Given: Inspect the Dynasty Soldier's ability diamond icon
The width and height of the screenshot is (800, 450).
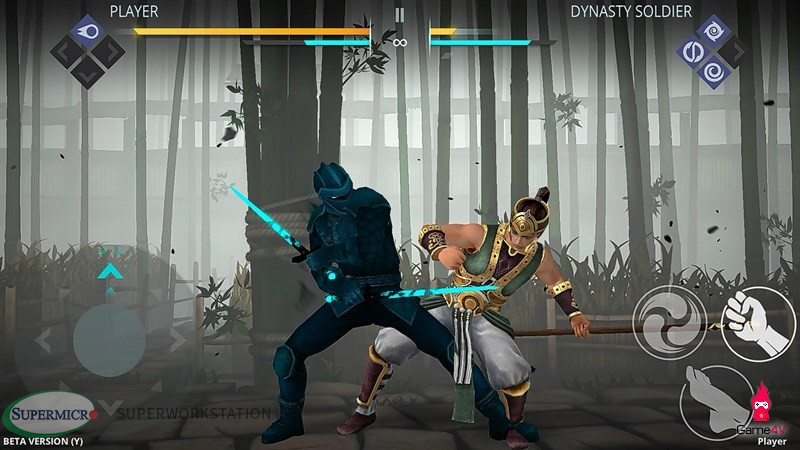Looking at the screenshot, I should pyautogui.click(x=711, y=50).
